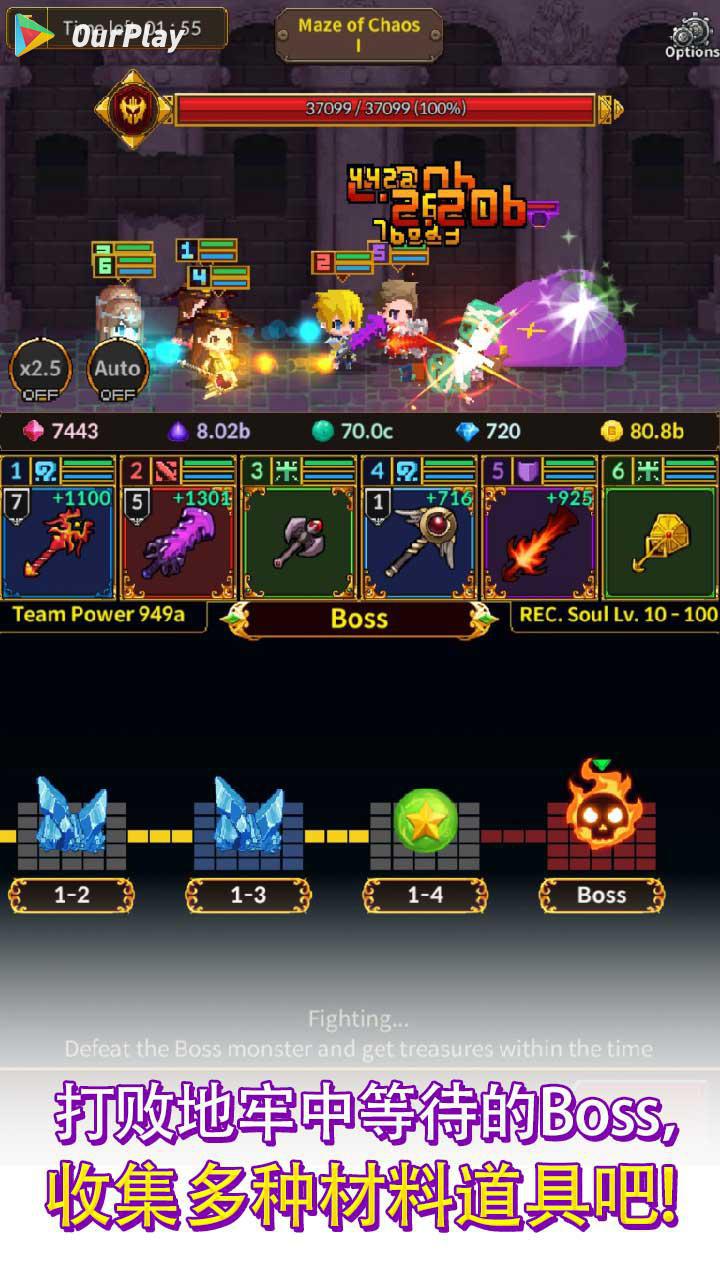This screenshot has height=1280, width=720.
Task: Select the winged orb staff in slot 4
Action: (419, 540)
